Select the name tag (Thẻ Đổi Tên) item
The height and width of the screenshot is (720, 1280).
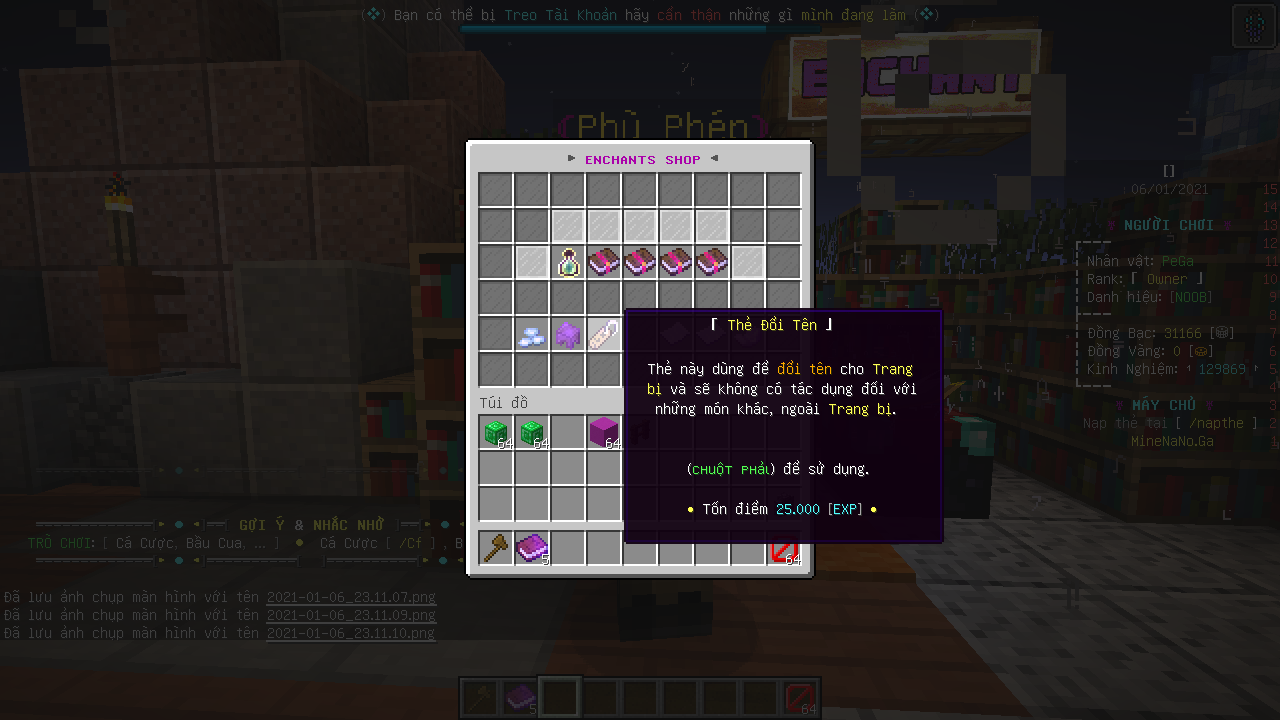(x=604, y=335)
